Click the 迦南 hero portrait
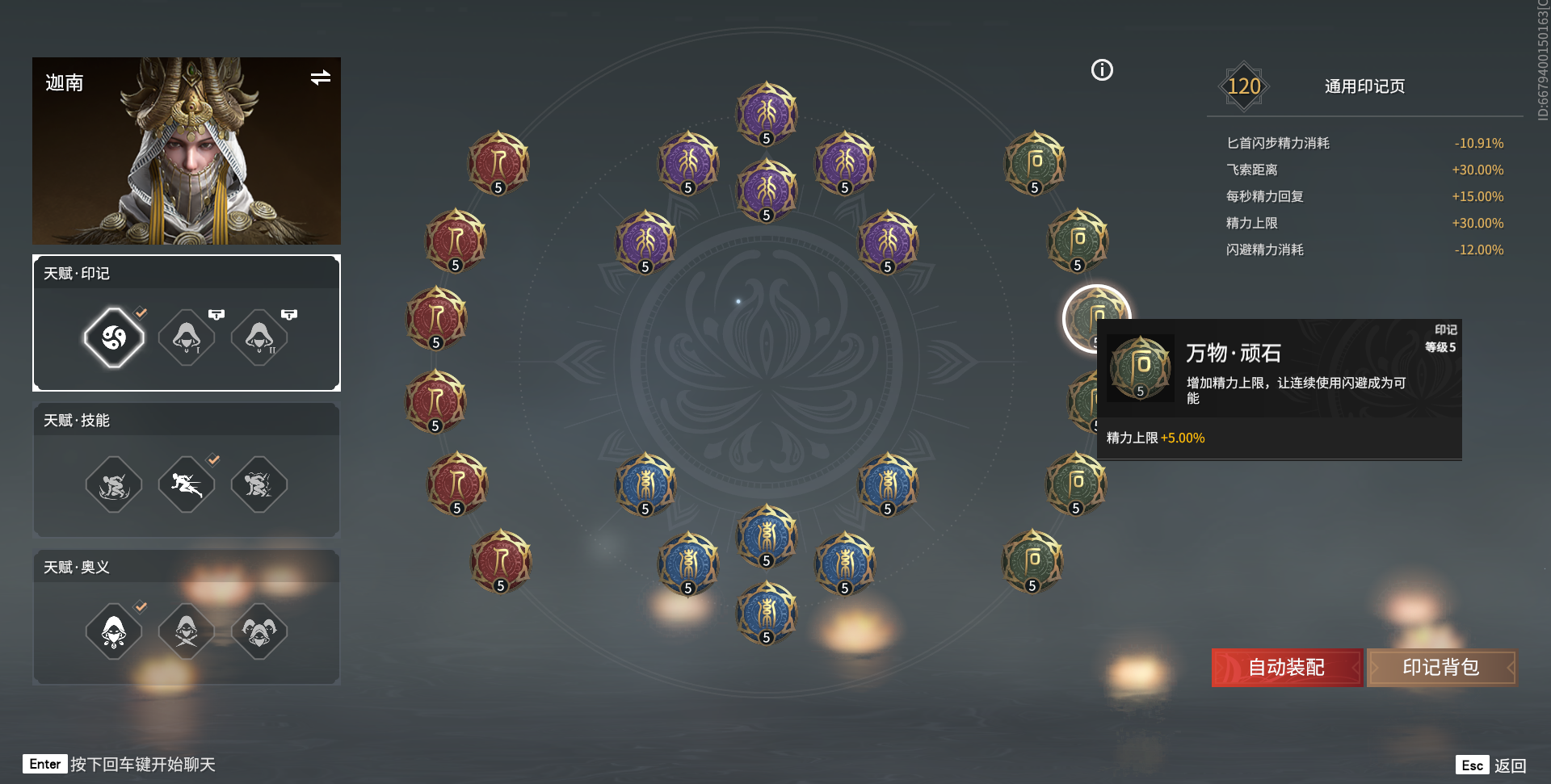 click(x=187, y=151)
